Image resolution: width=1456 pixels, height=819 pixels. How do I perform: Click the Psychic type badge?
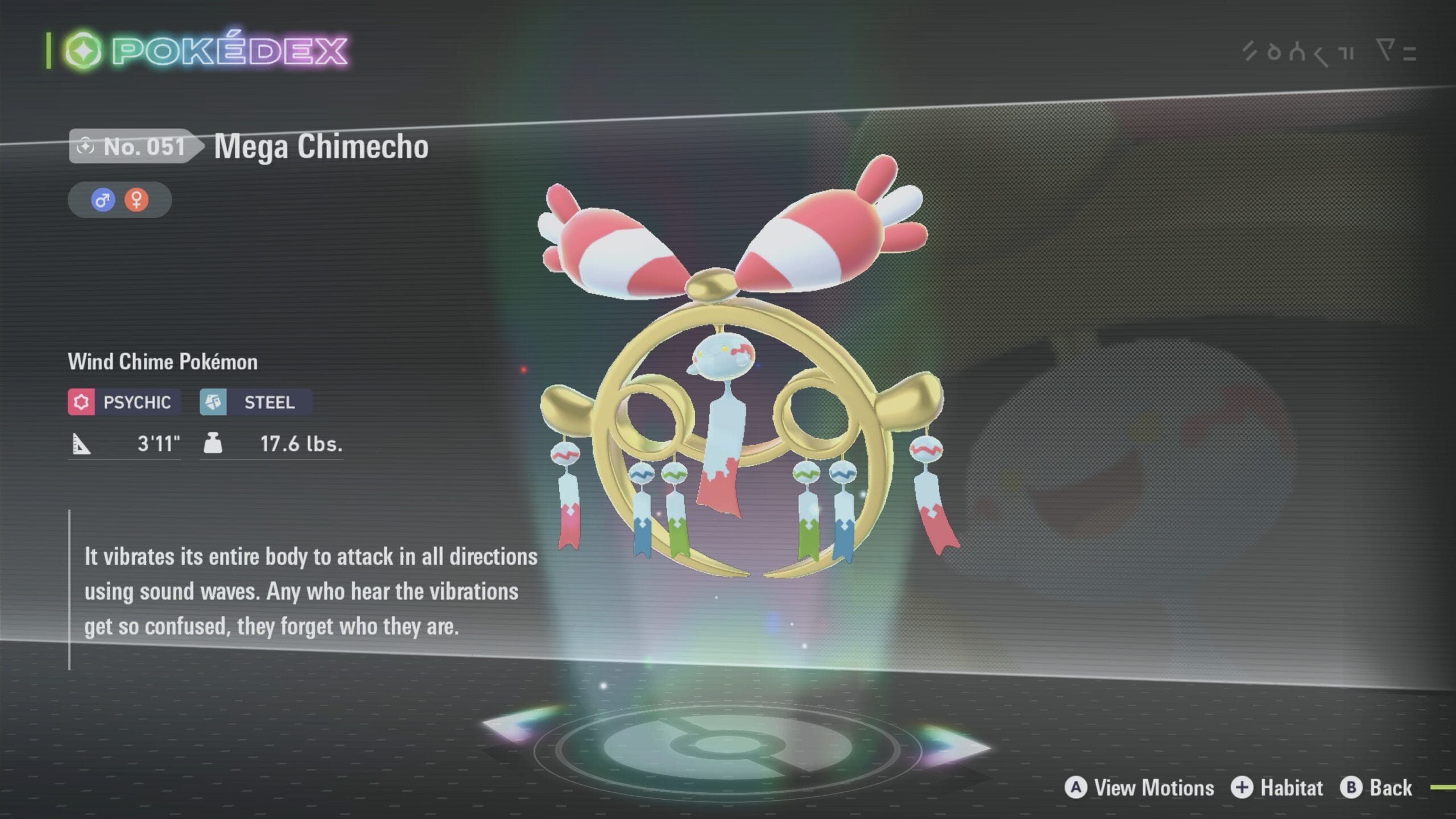point(124,402)
